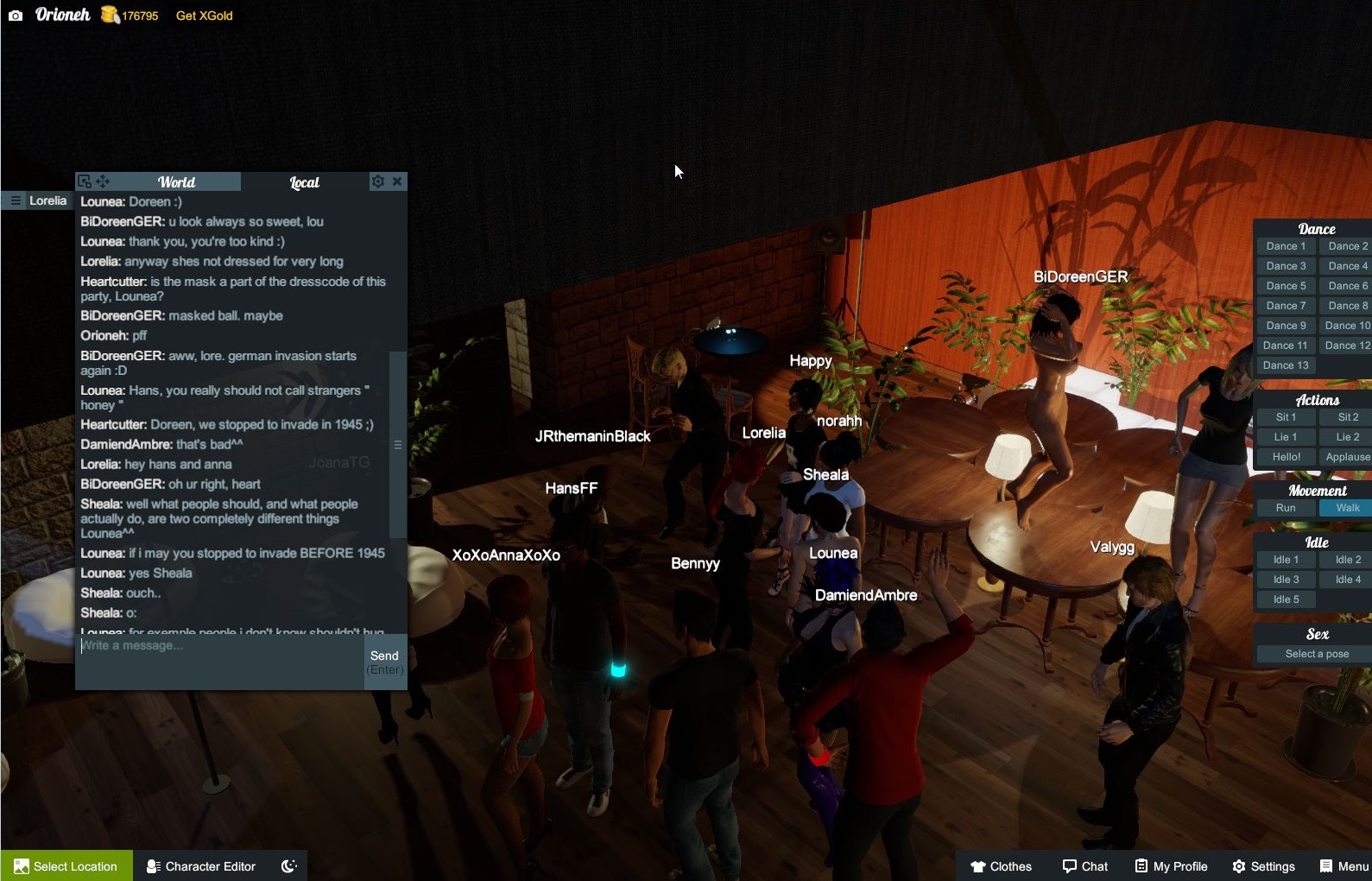
Task: Toggle the chat window detach icon
Action: pos(83,181)
